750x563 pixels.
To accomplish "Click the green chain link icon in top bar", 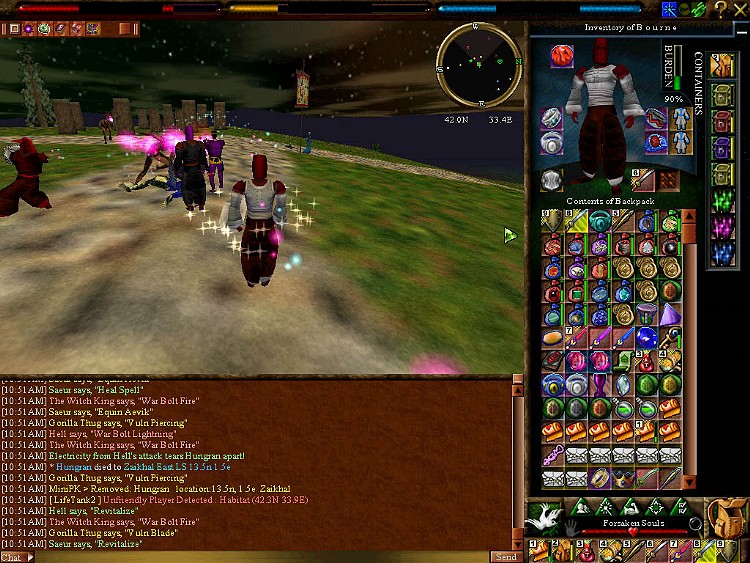I will (x=698, y=10).
